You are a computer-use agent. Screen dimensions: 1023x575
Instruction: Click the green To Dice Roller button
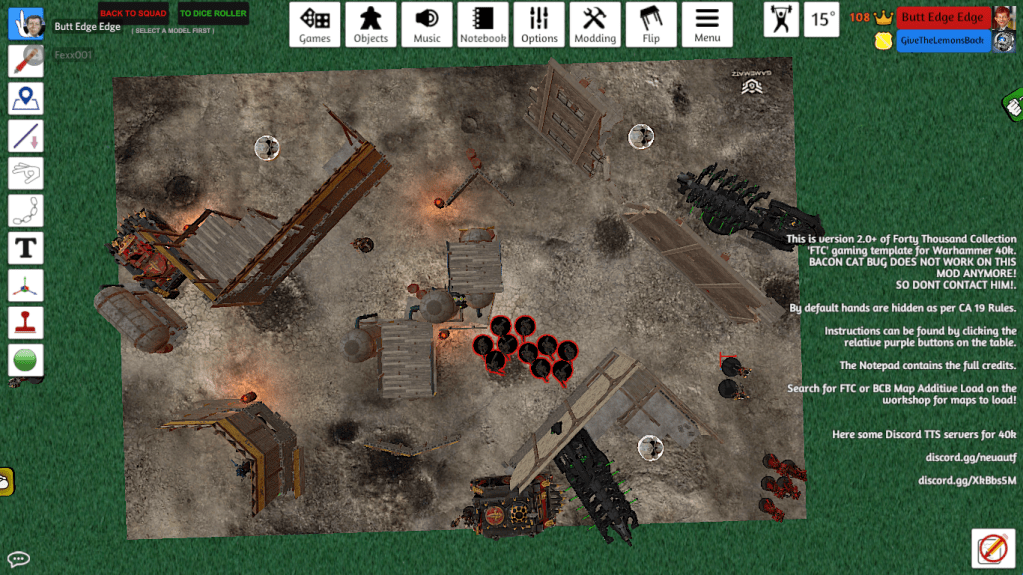pos(212,14)
